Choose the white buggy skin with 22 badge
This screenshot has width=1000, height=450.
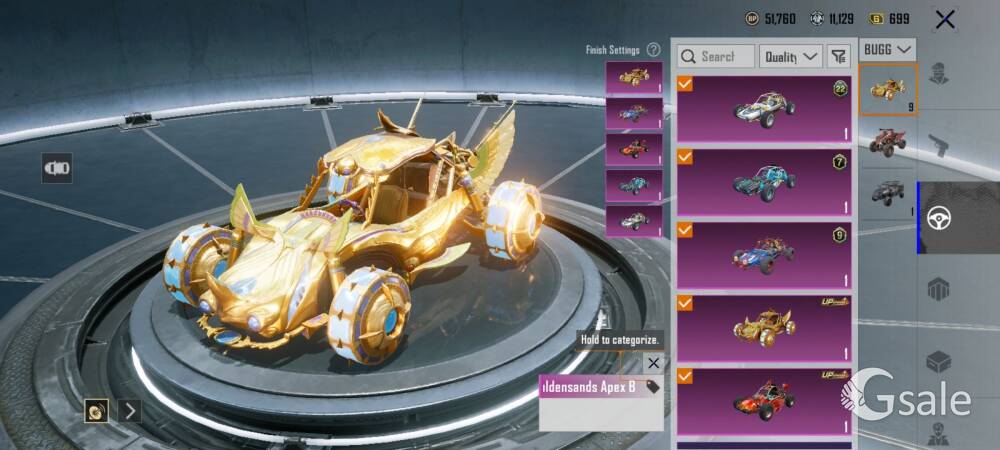point(764,108)
